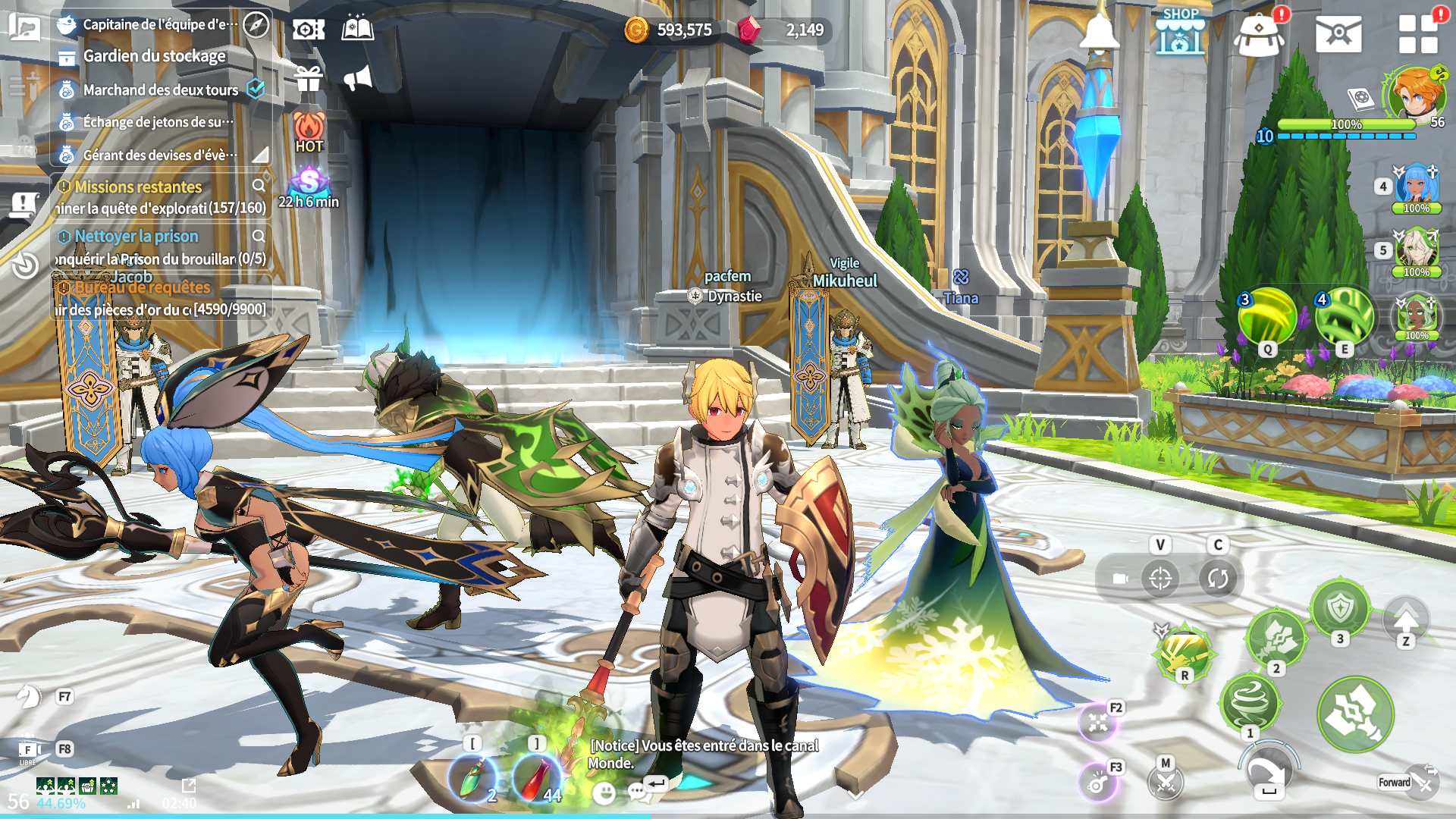Image resolution: width=1456 pixels, height=819 pixels.
Task: Open the gift box rewards icon
Action: 309,78
